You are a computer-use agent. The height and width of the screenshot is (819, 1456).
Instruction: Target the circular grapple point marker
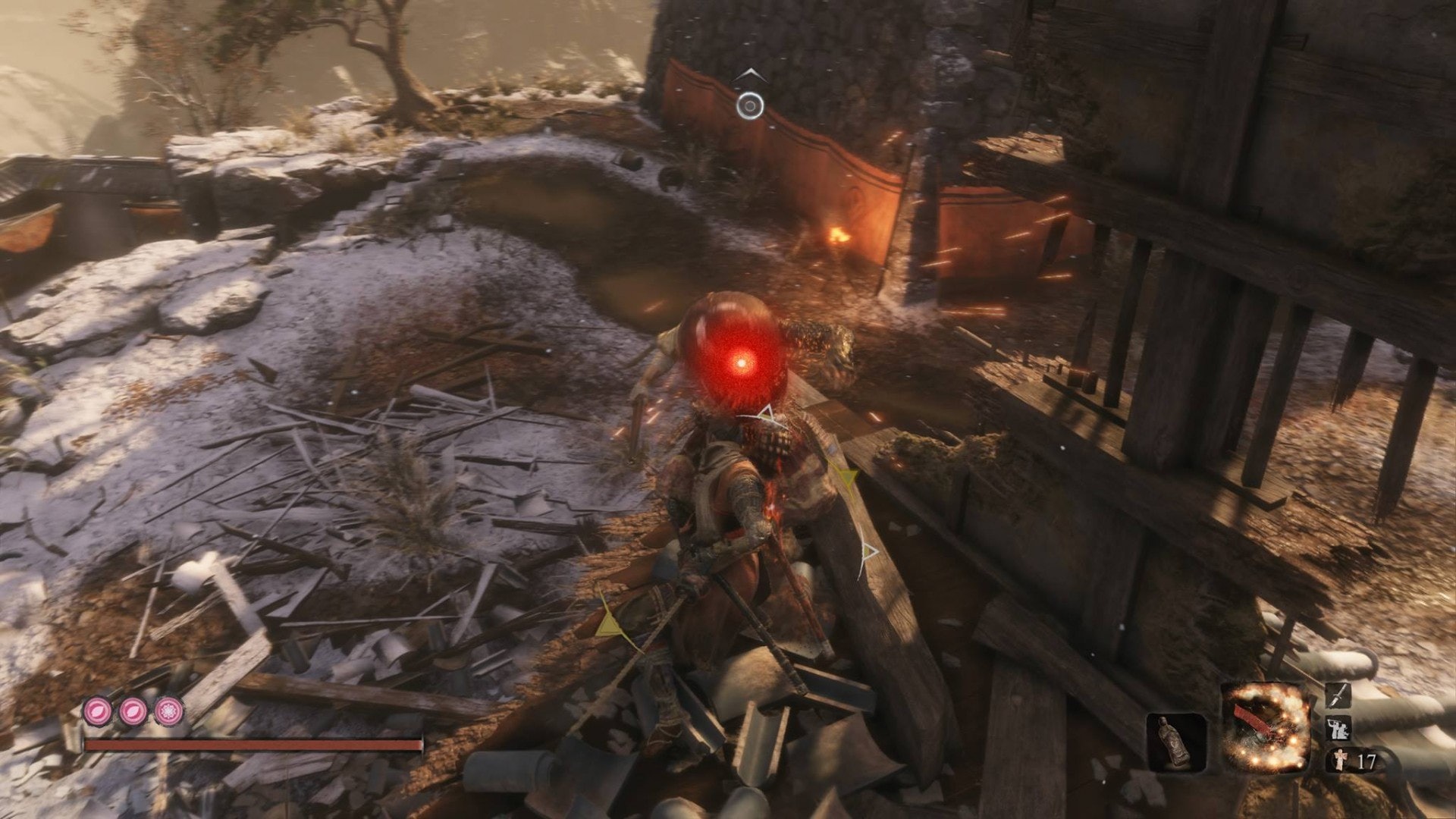tap(750, 105)
